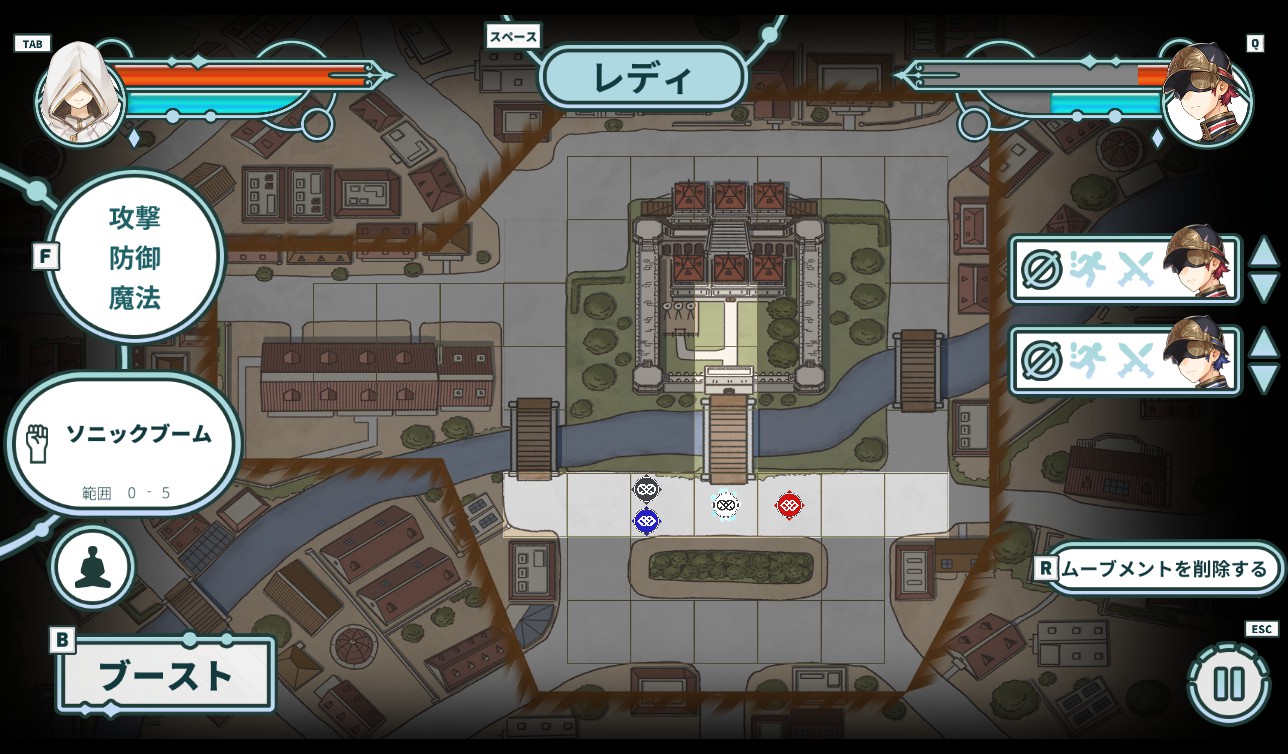Toggle the red-haired enemy's no-action setting
The image size is (1288, 754).
coord(1042,269)
